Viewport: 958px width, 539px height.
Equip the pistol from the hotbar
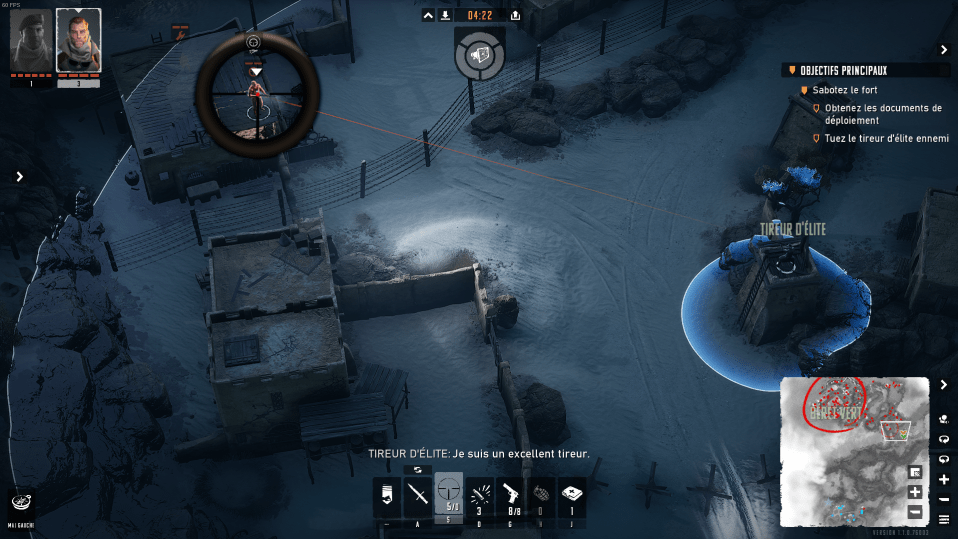pyautogui.click(x=510, y=496)
